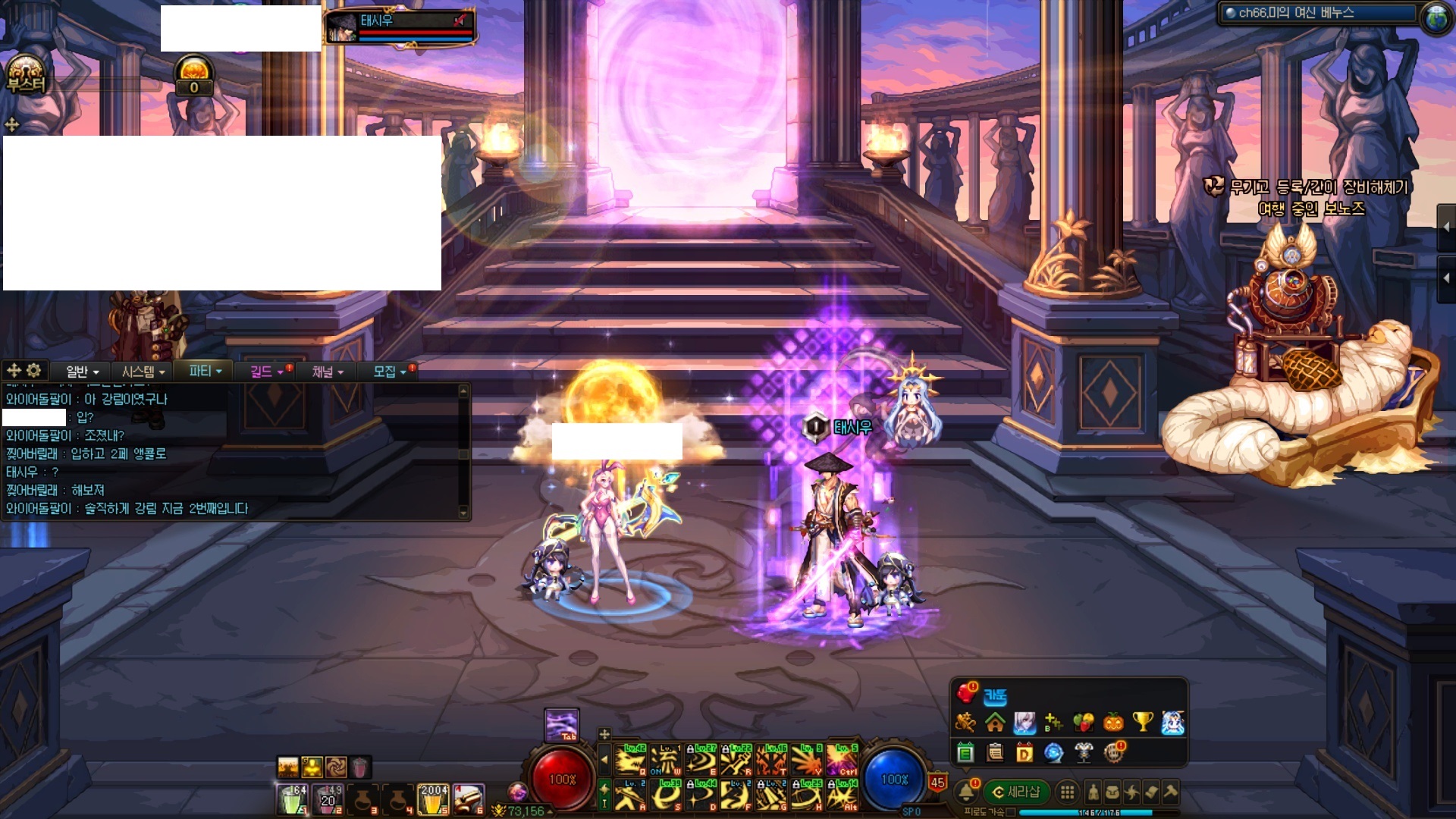The image size is (1456, 819).
Task: Open the yellow D calendar icon
Action: point(1025,753)
